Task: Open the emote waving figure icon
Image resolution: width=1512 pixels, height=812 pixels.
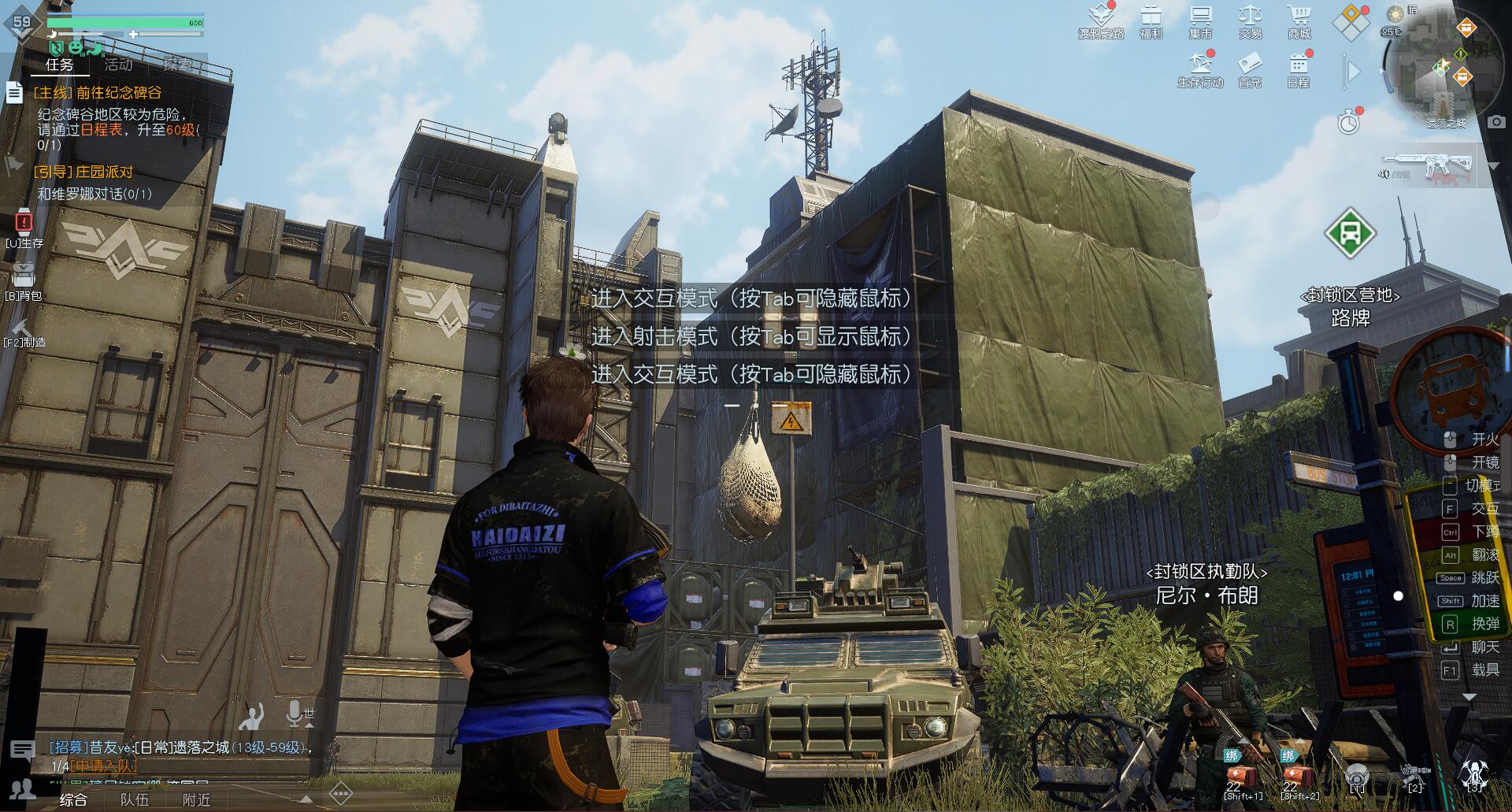Action: (252, 717)
